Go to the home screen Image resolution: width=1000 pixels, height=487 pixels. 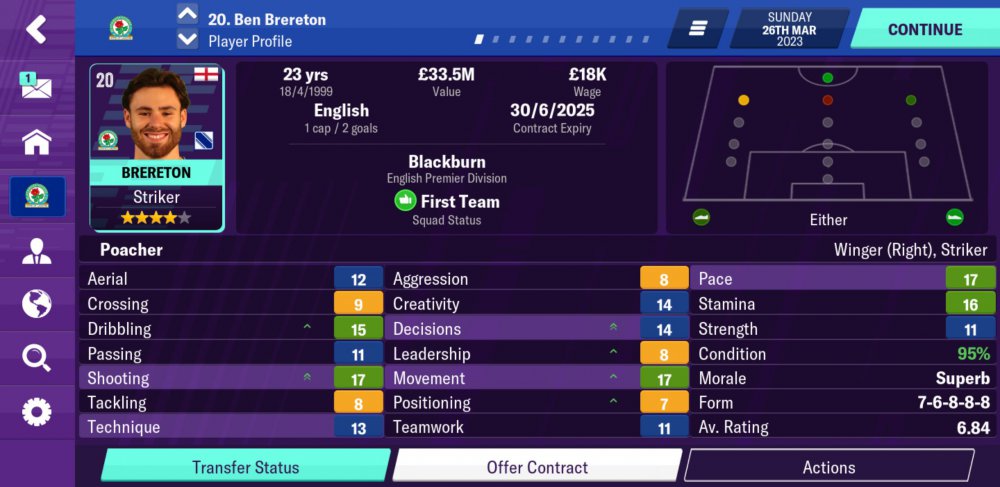[x=36, y=142]
